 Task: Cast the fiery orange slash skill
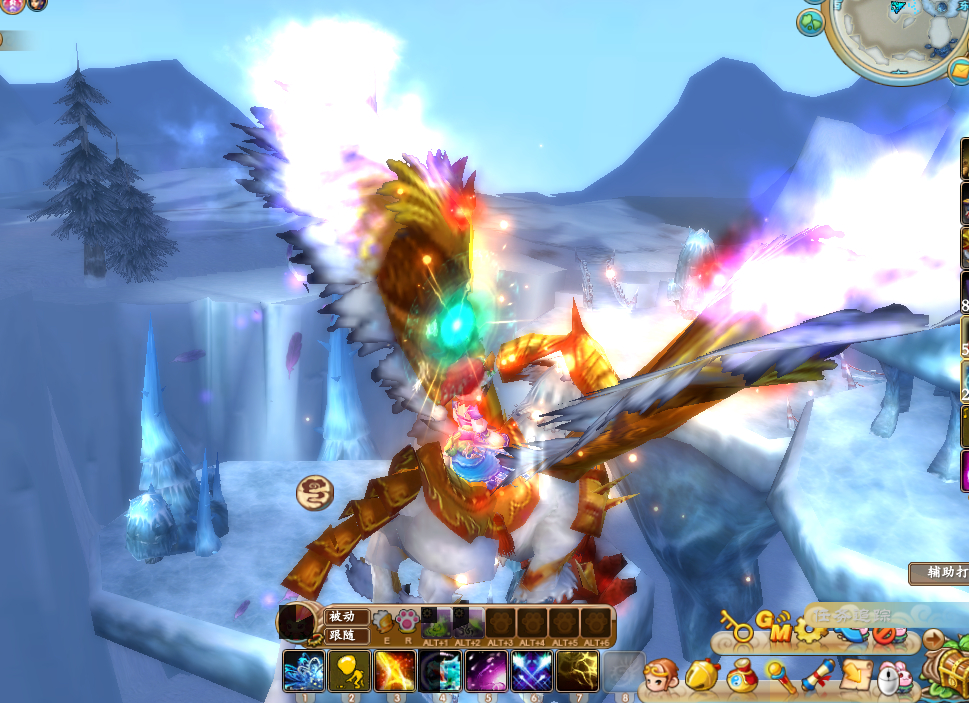pos(395,671)
